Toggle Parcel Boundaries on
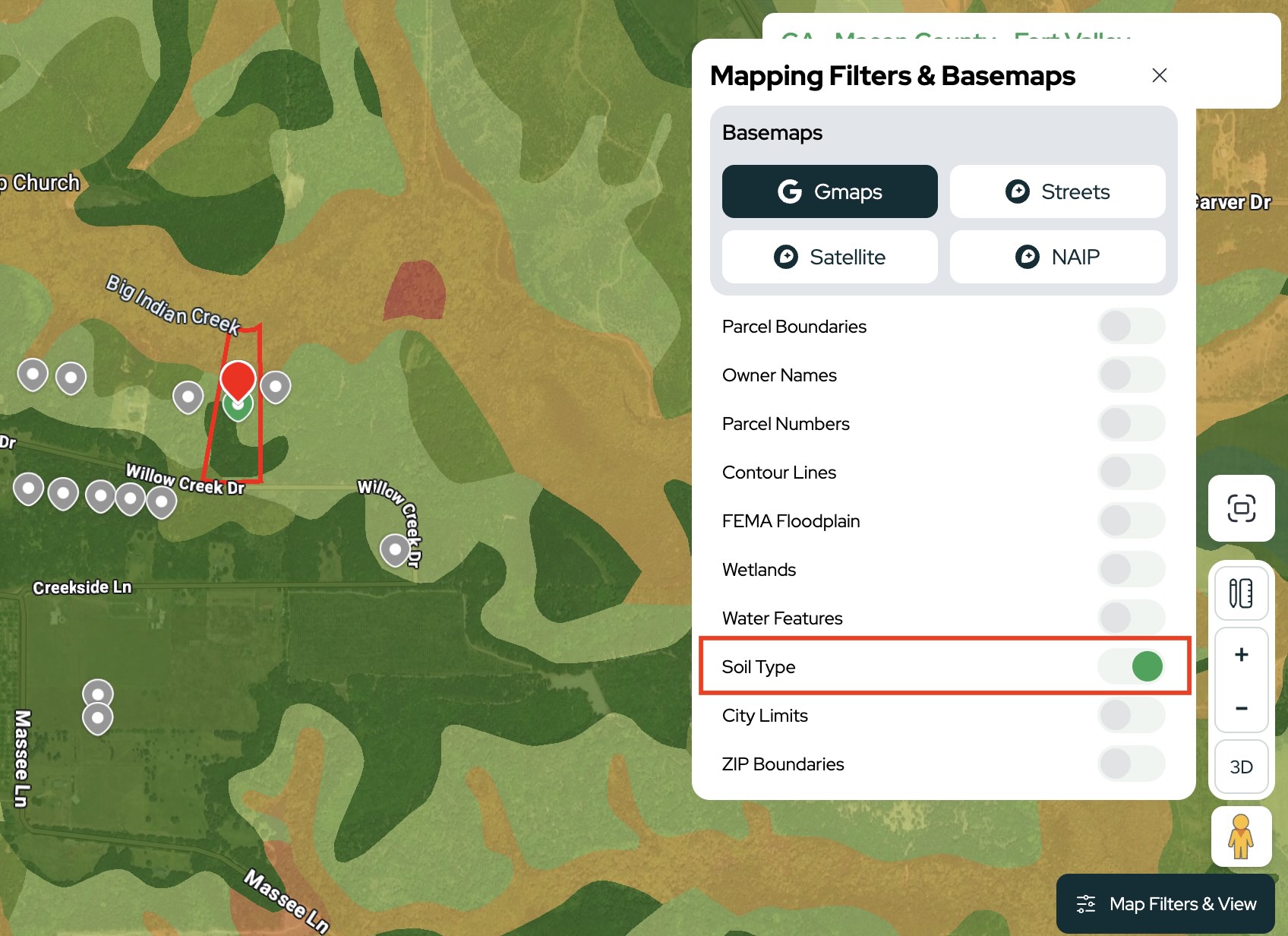The width and height of the screenshot is (1288, 936). tap(1130, 327)
